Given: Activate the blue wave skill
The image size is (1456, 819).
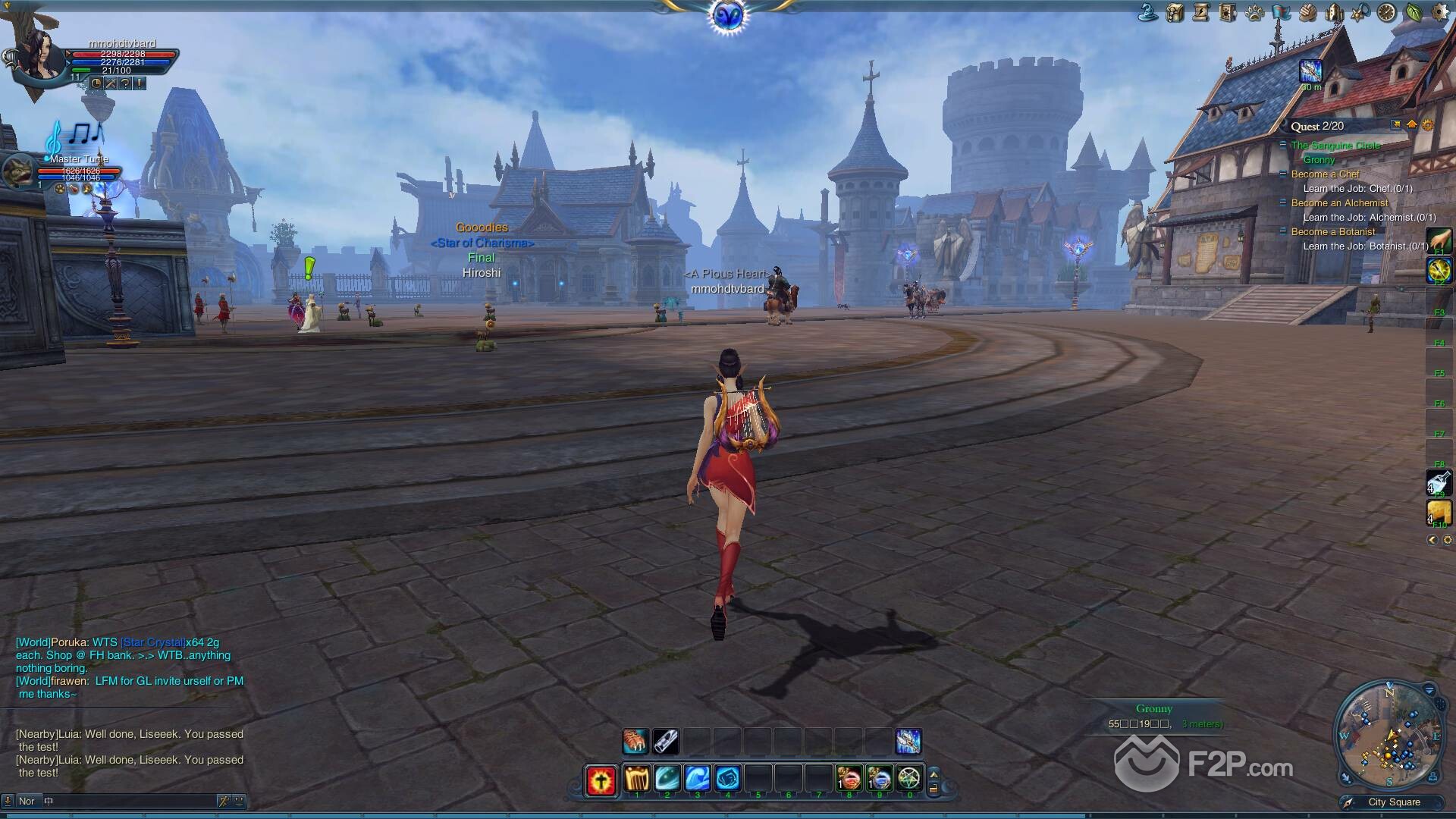Looking at the screenshot, I should pyautogui.click(x=698, y=779).
